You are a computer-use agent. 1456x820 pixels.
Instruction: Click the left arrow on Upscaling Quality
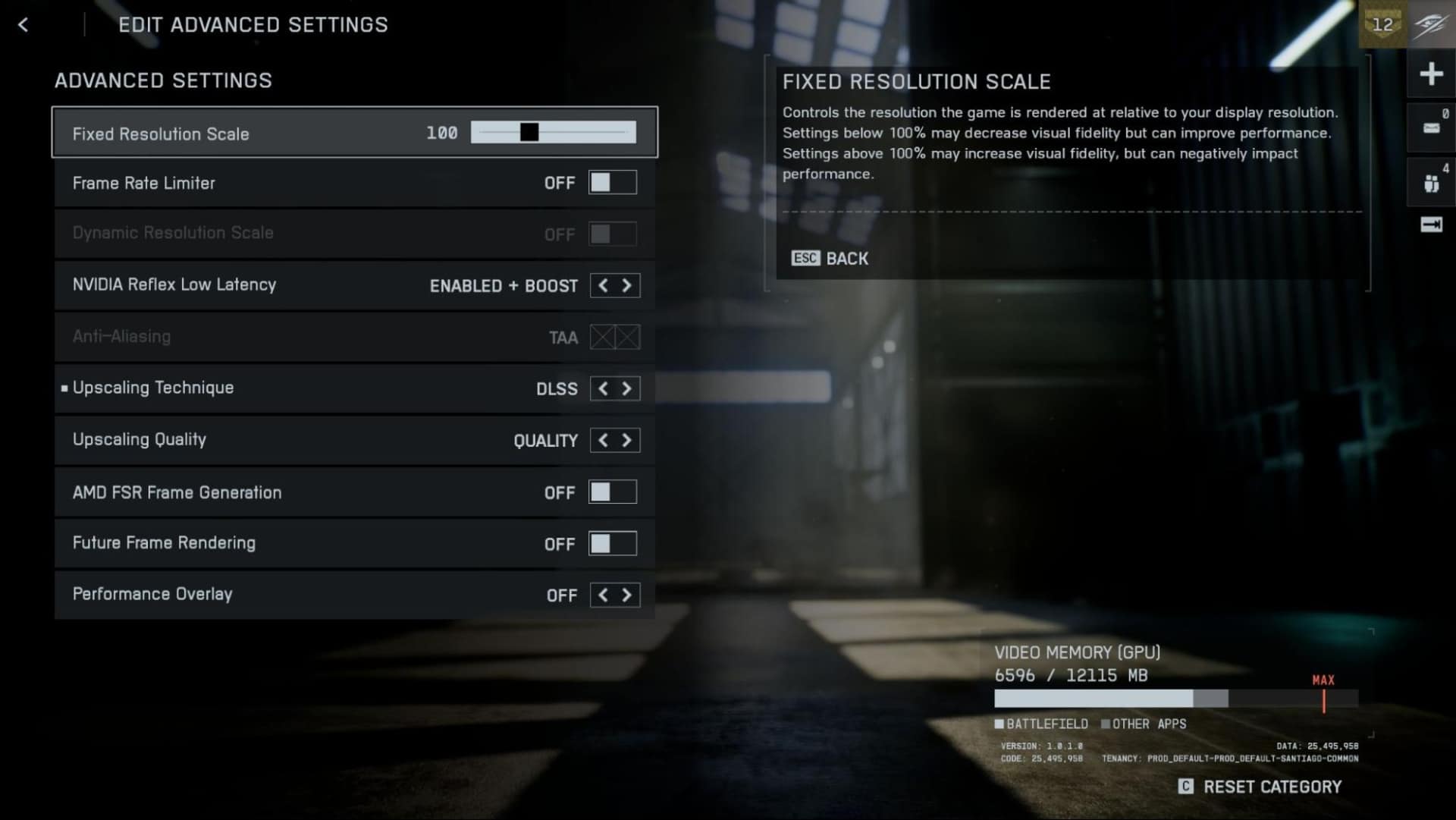click(603, 440)
